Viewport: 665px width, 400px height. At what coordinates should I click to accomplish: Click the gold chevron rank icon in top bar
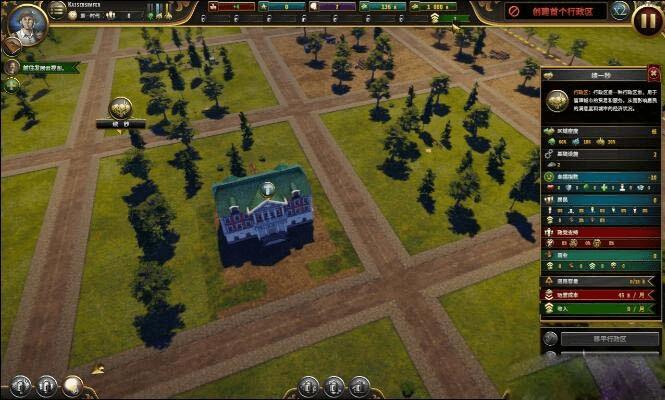pyautogui.click(x=435, y=18)
